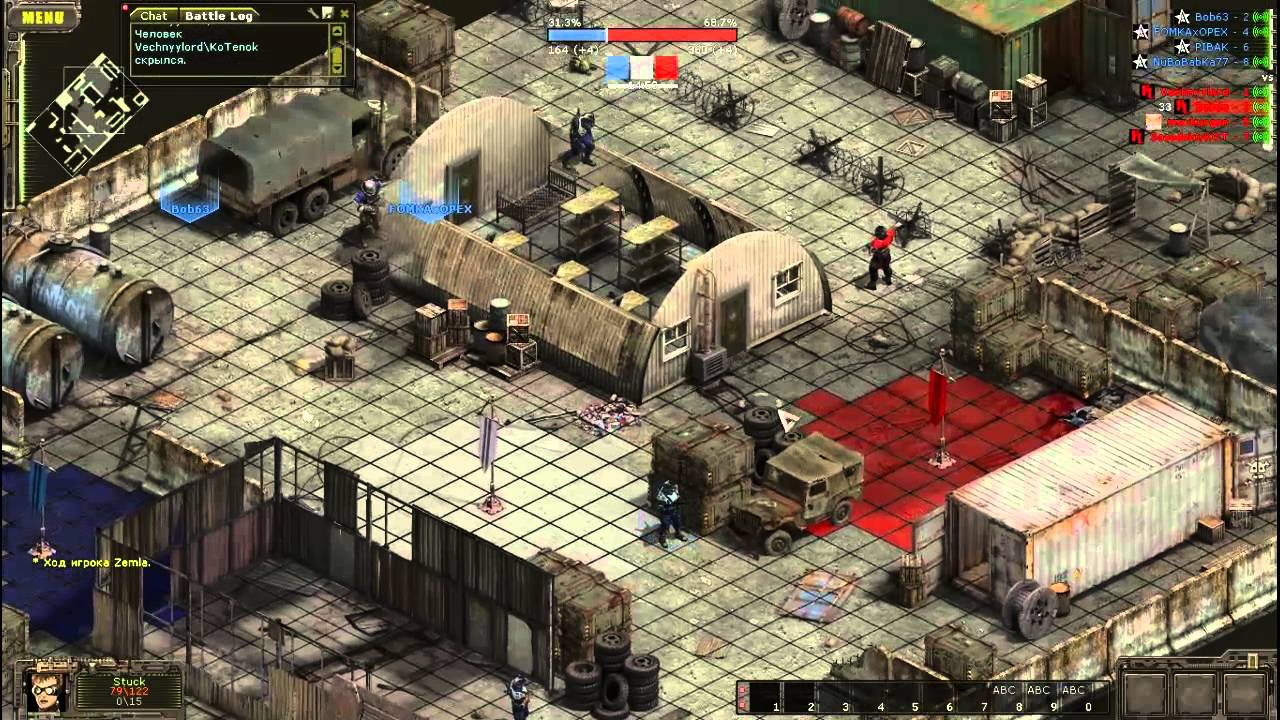Screen dimensions: 1280x720
Task: Click hotbar slot number 1
Action: tap(768, 696)
